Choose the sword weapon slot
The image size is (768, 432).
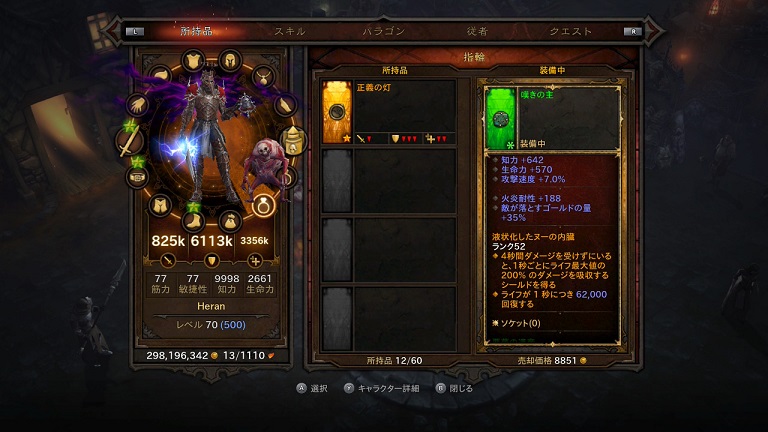127,141
